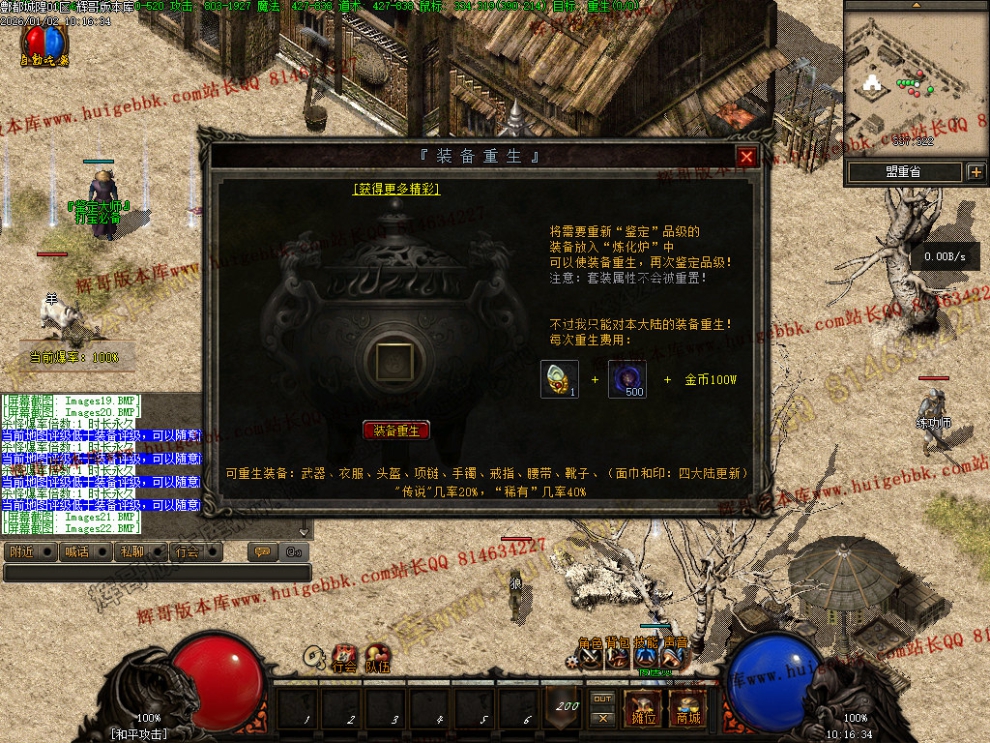Select the furnace equipment slot
990x743 pixels.
click(395, 361)
